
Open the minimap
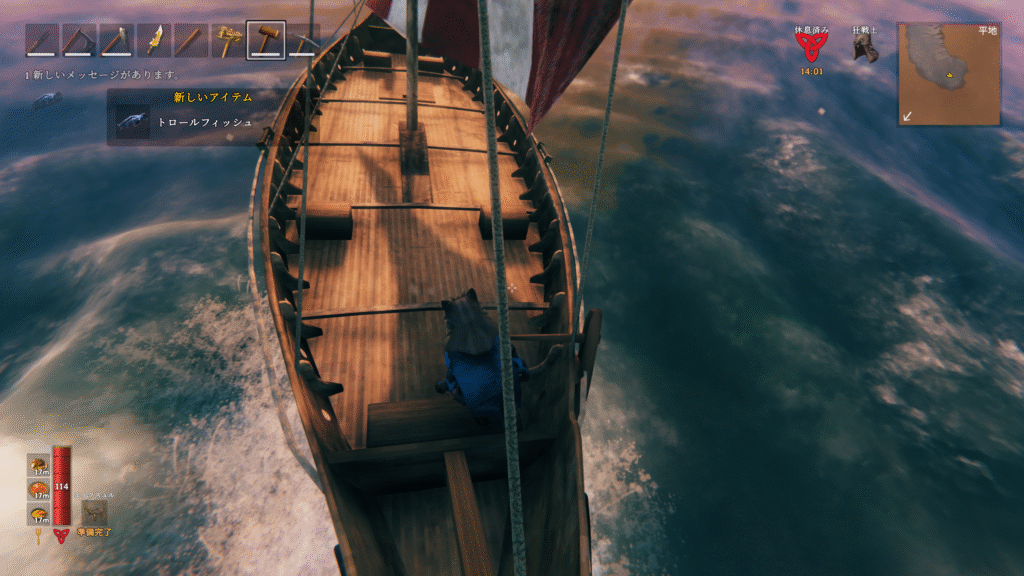pos(949,74)
